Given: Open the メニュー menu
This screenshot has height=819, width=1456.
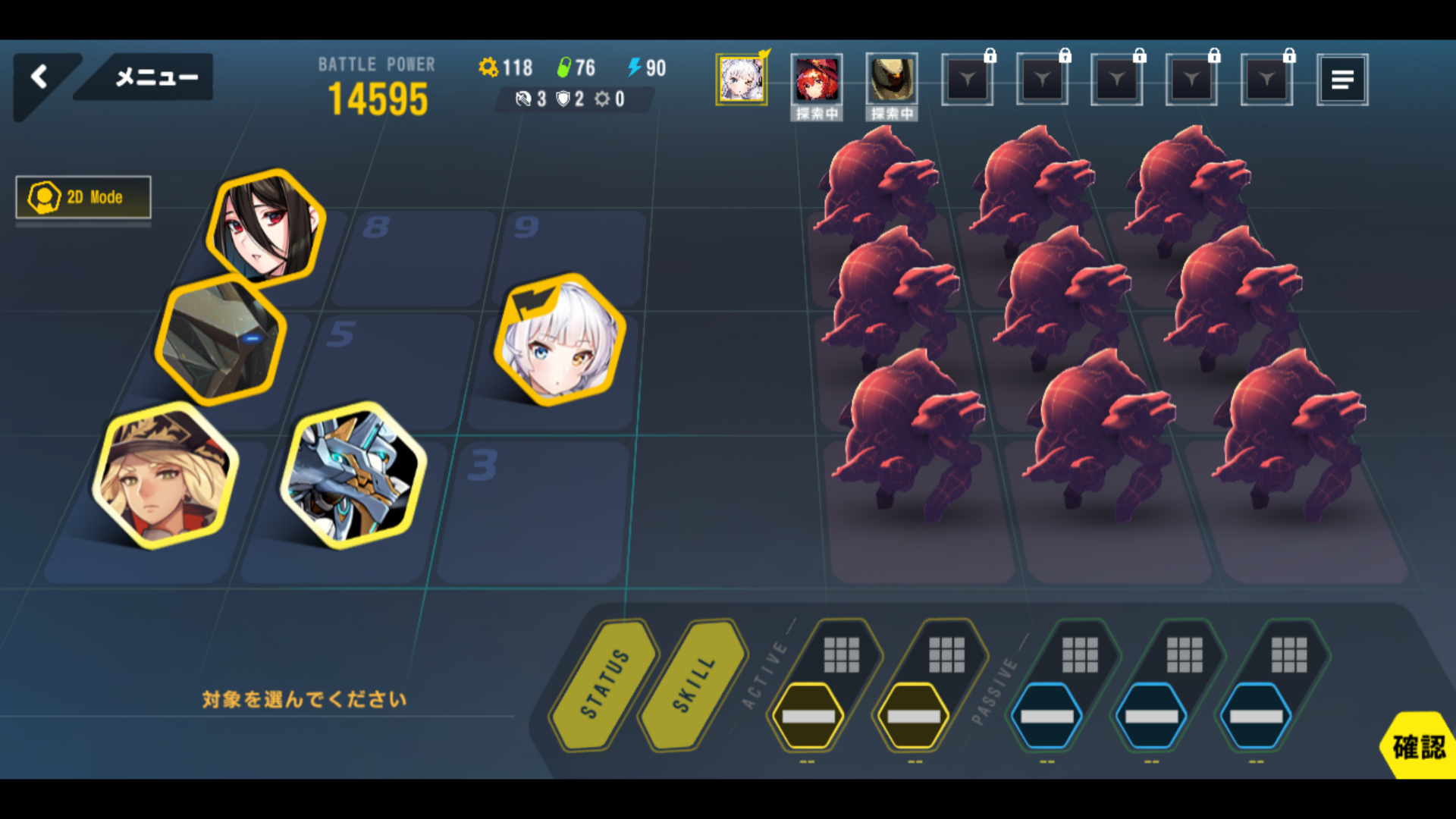Looking at the screenshot, I should (x=155, y=77).
